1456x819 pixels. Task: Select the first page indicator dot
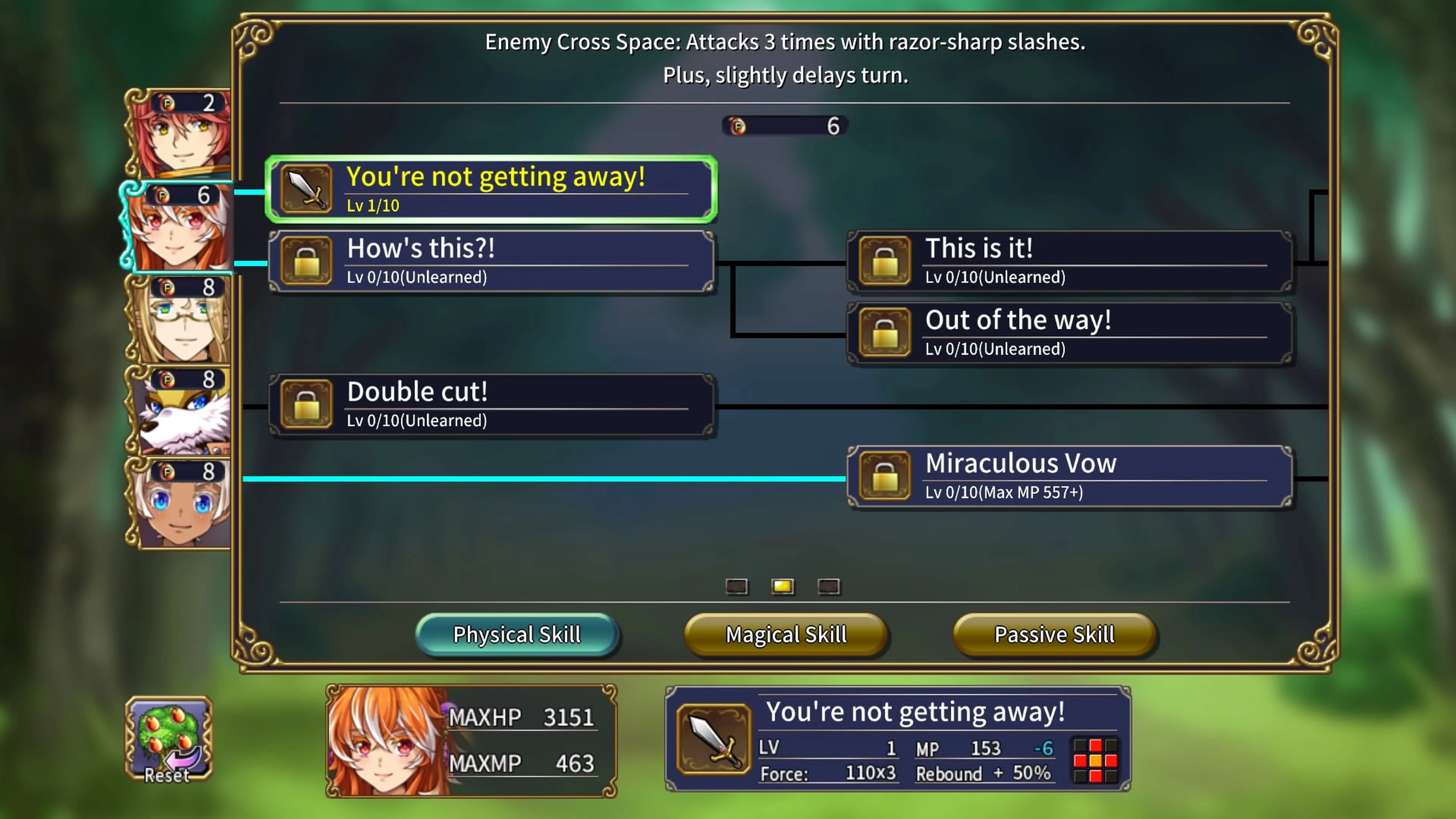[x=736, y=587]
